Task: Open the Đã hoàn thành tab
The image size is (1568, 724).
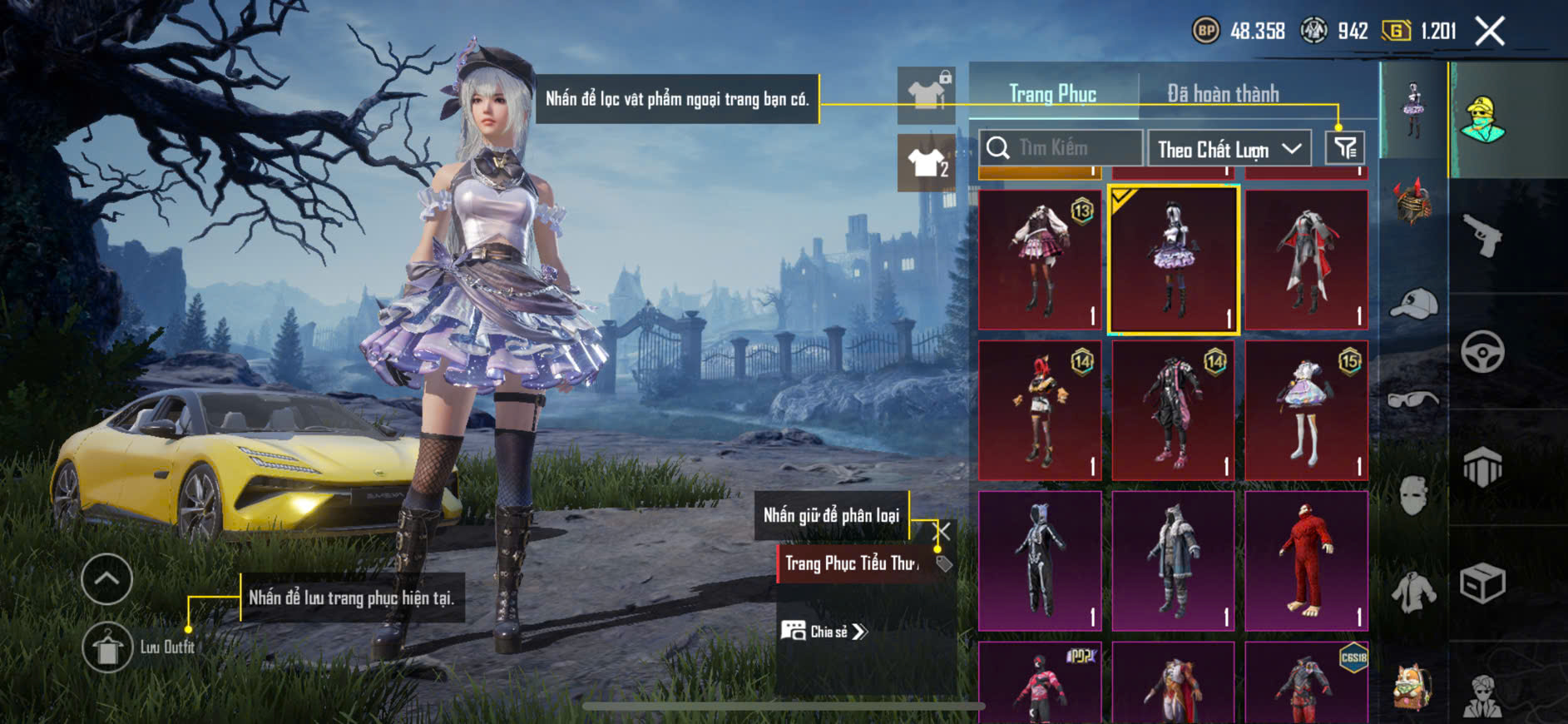Action: (1223, 94)
